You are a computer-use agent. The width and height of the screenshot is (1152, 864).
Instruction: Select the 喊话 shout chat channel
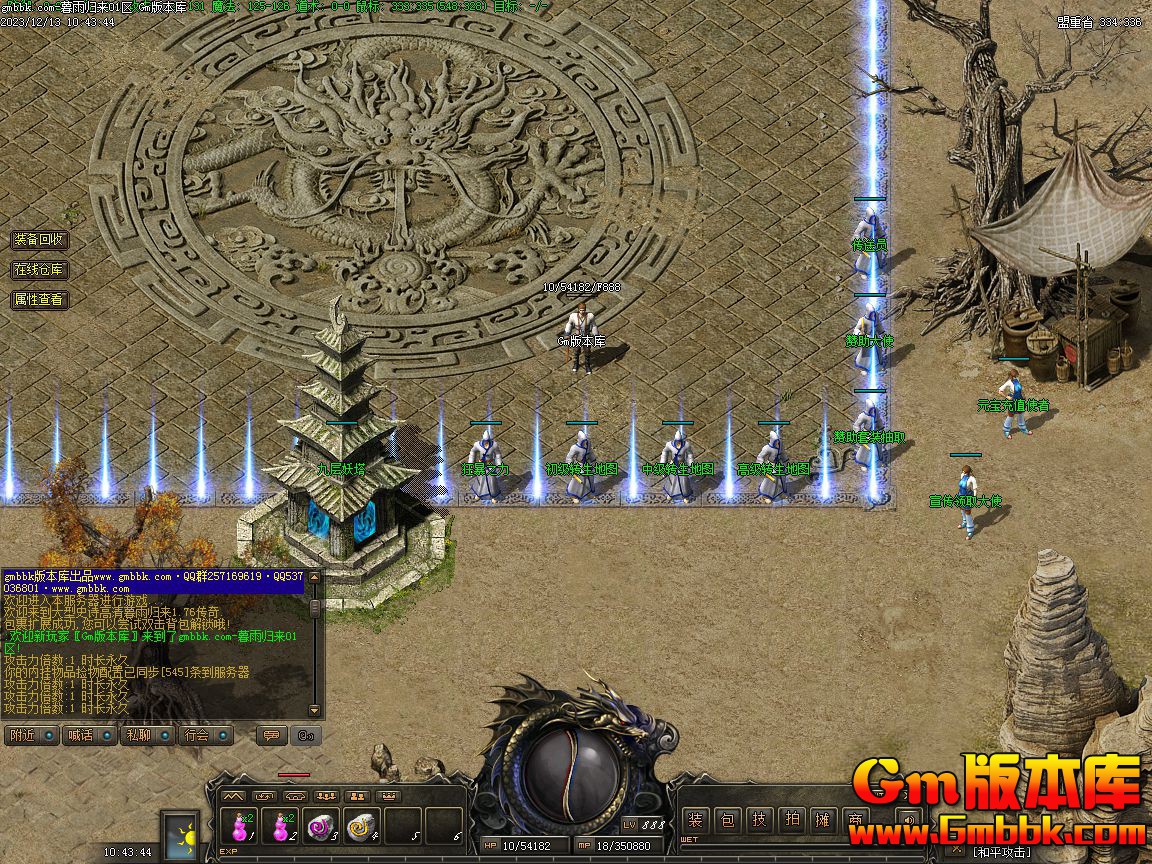point(80,735)
